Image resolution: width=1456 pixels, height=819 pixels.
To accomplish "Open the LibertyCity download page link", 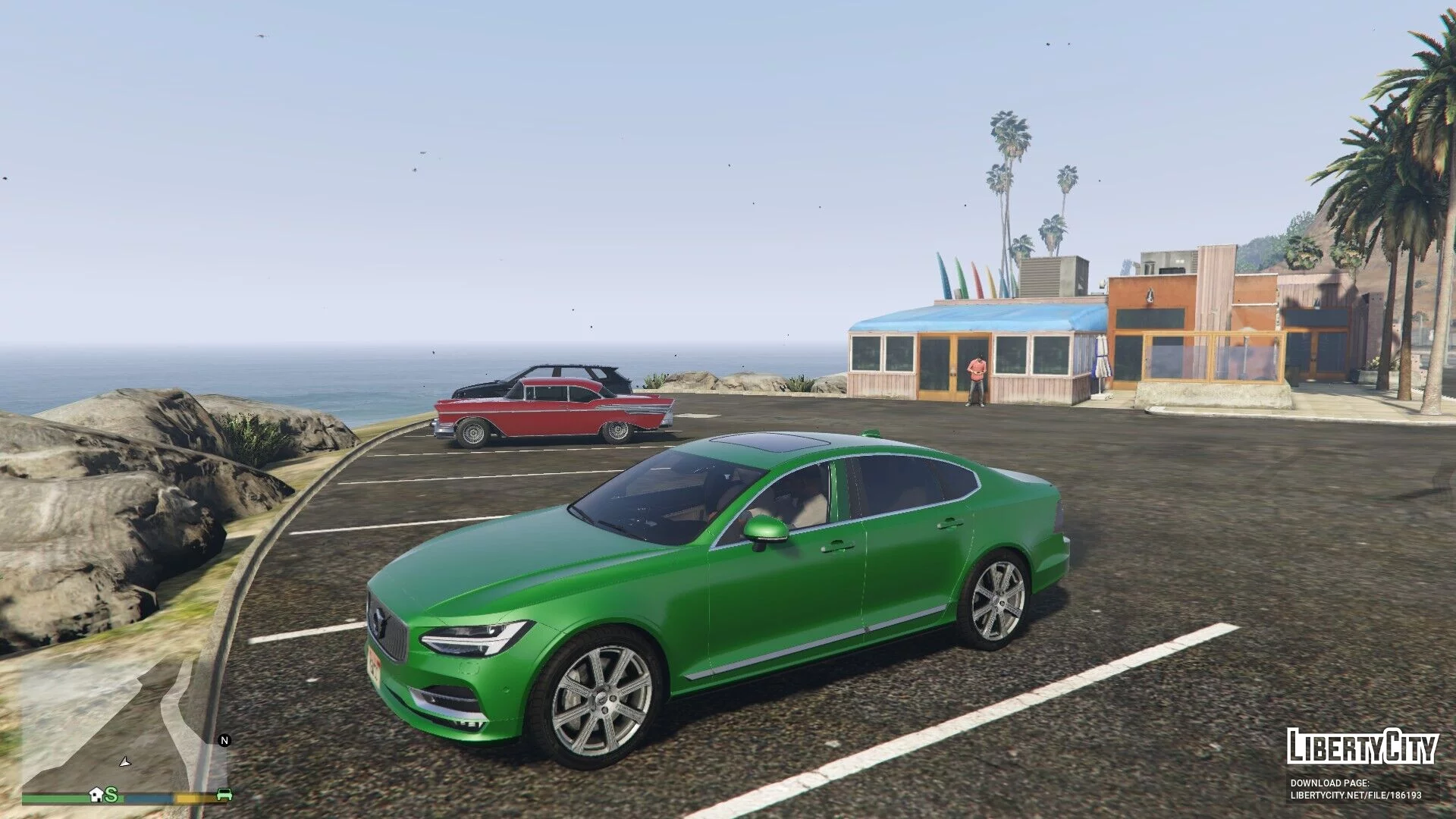I will pyautogui.click(x=1356, y=795).
